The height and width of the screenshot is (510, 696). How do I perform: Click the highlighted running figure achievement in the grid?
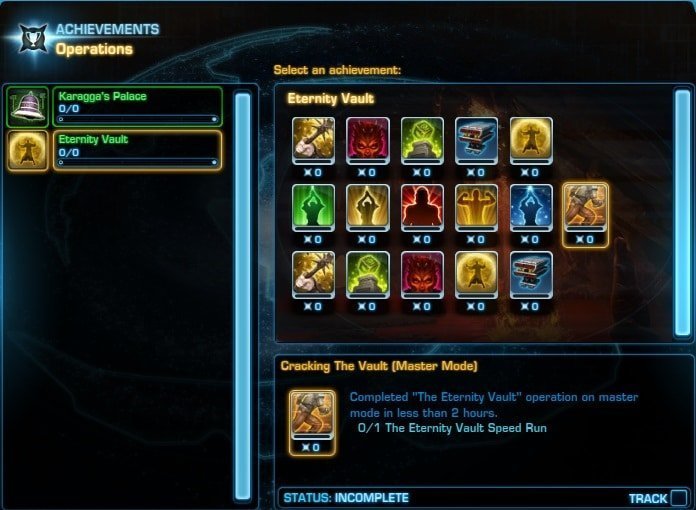point(584,206)
